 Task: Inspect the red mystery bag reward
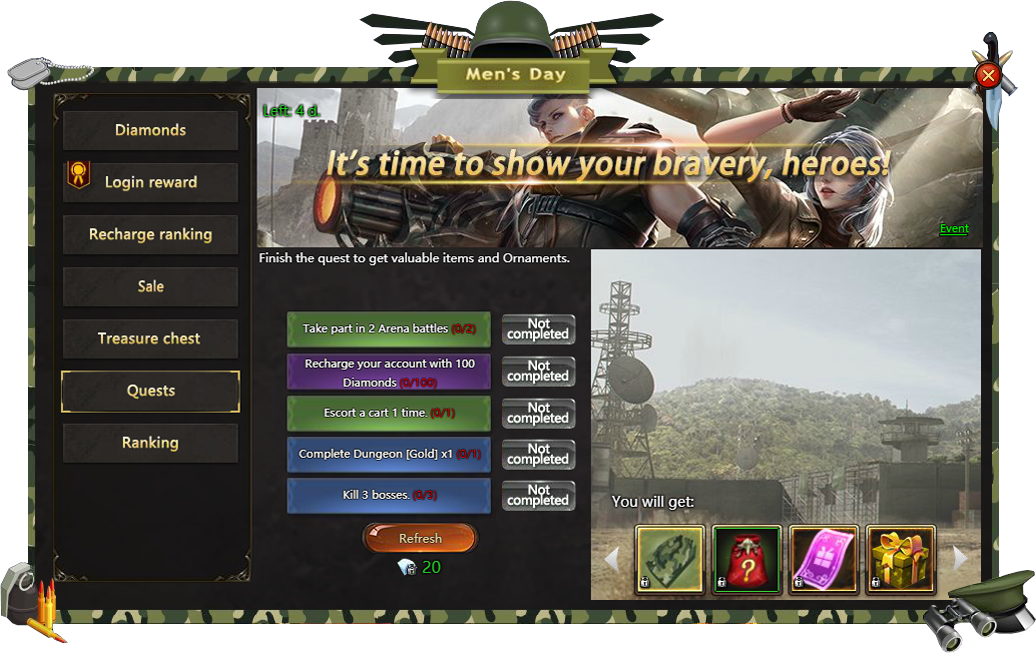(x=746, y=558)
